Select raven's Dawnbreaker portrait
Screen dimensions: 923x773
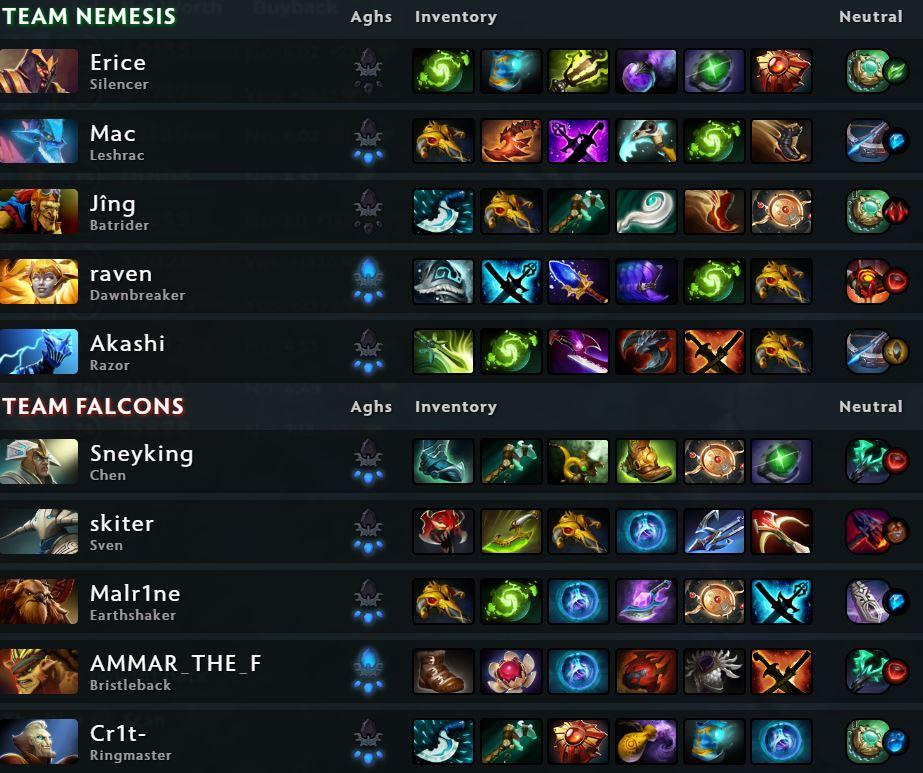pos(39,281)
